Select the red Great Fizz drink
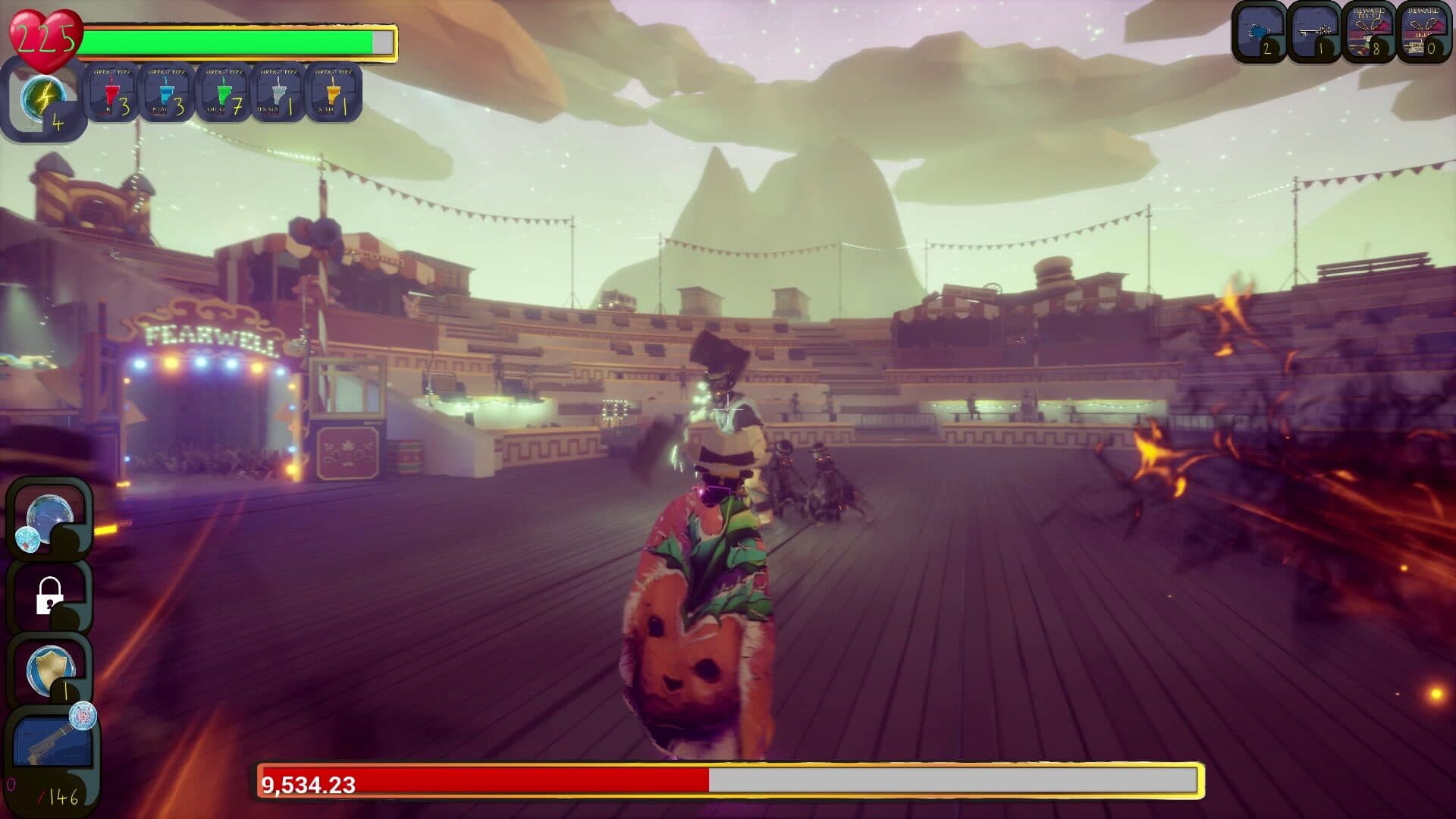1456x819 pixels. point(111,94)
